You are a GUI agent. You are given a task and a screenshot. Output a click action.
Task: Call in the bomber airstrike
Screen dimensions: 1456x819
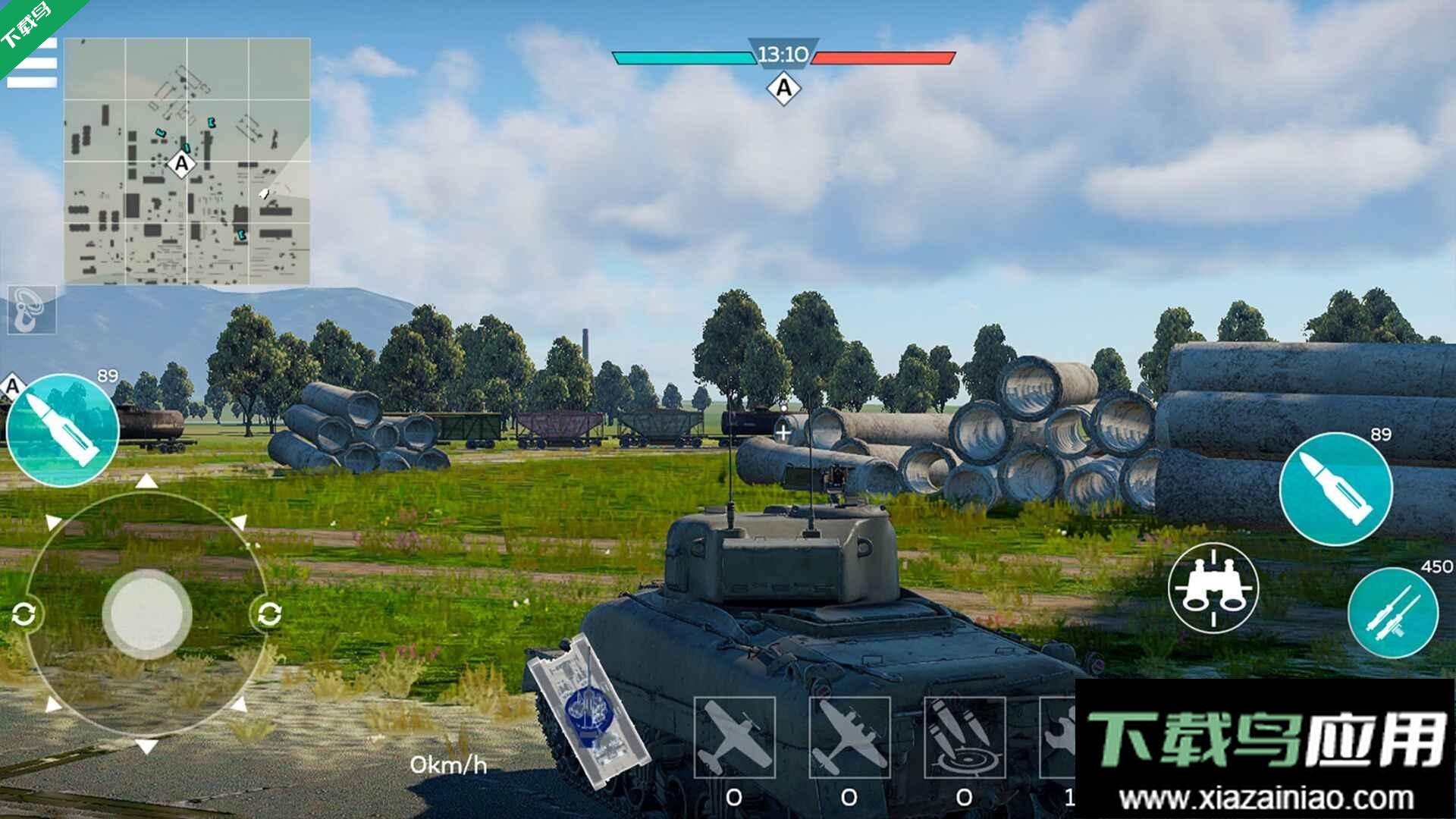click(x=849, y=738)
